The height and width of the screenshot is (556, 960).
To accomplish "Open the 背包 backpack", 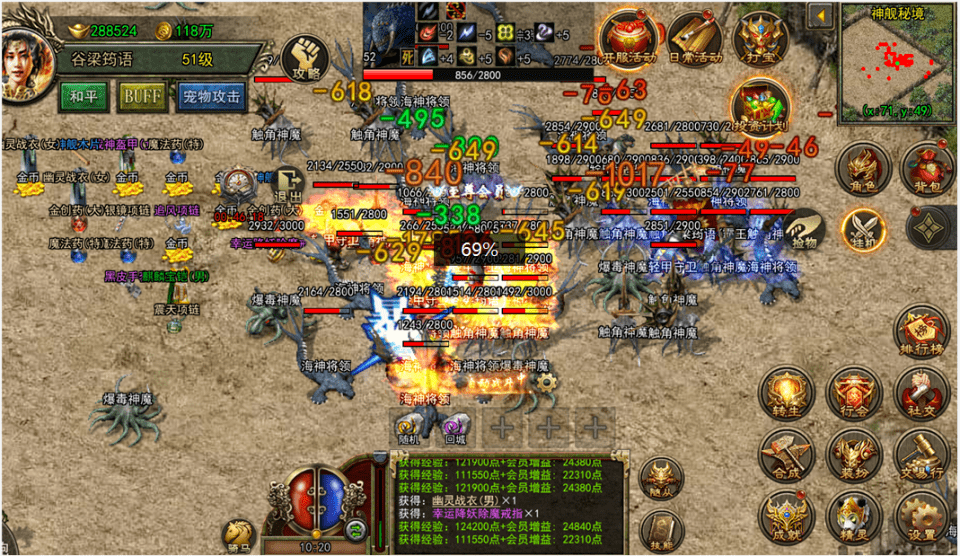I will (x=925, y=167).
